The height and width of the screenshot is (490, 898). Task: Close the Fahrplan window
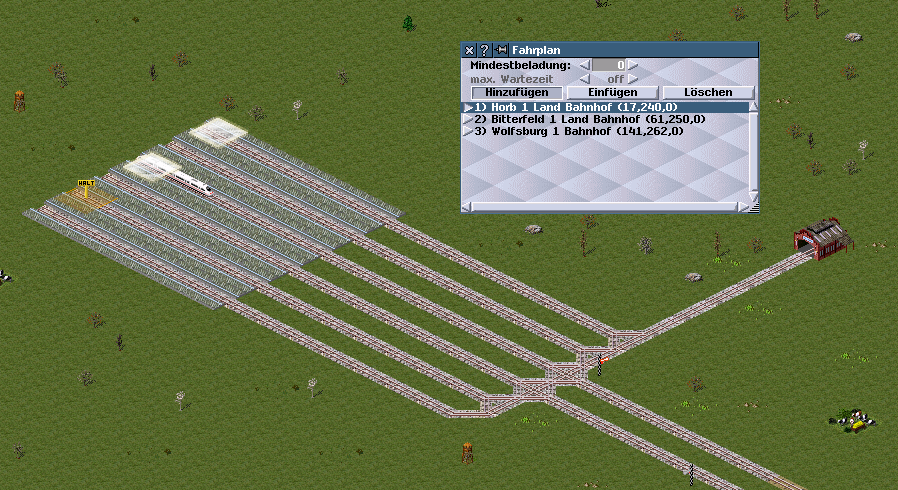pos(469,50)
